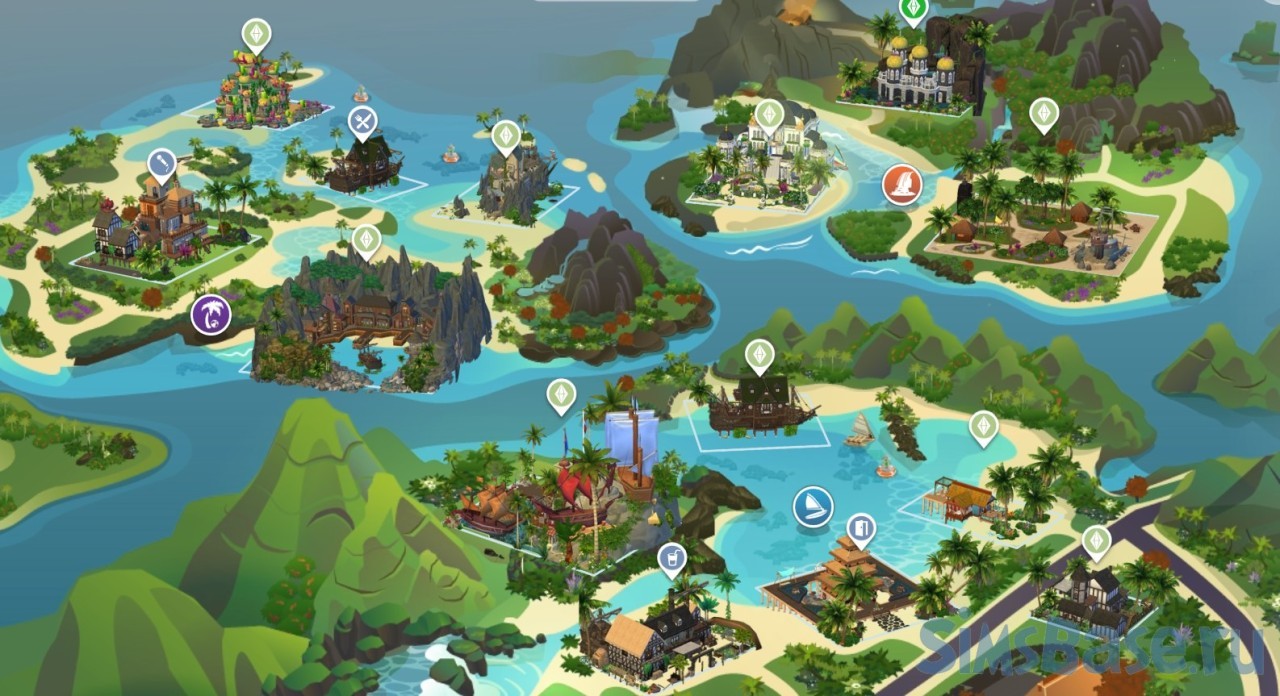Screen dimensions: 1280x696
Task: Choose the plumbob pin above the overwater dock hut
Action: [x=984, y=427]
